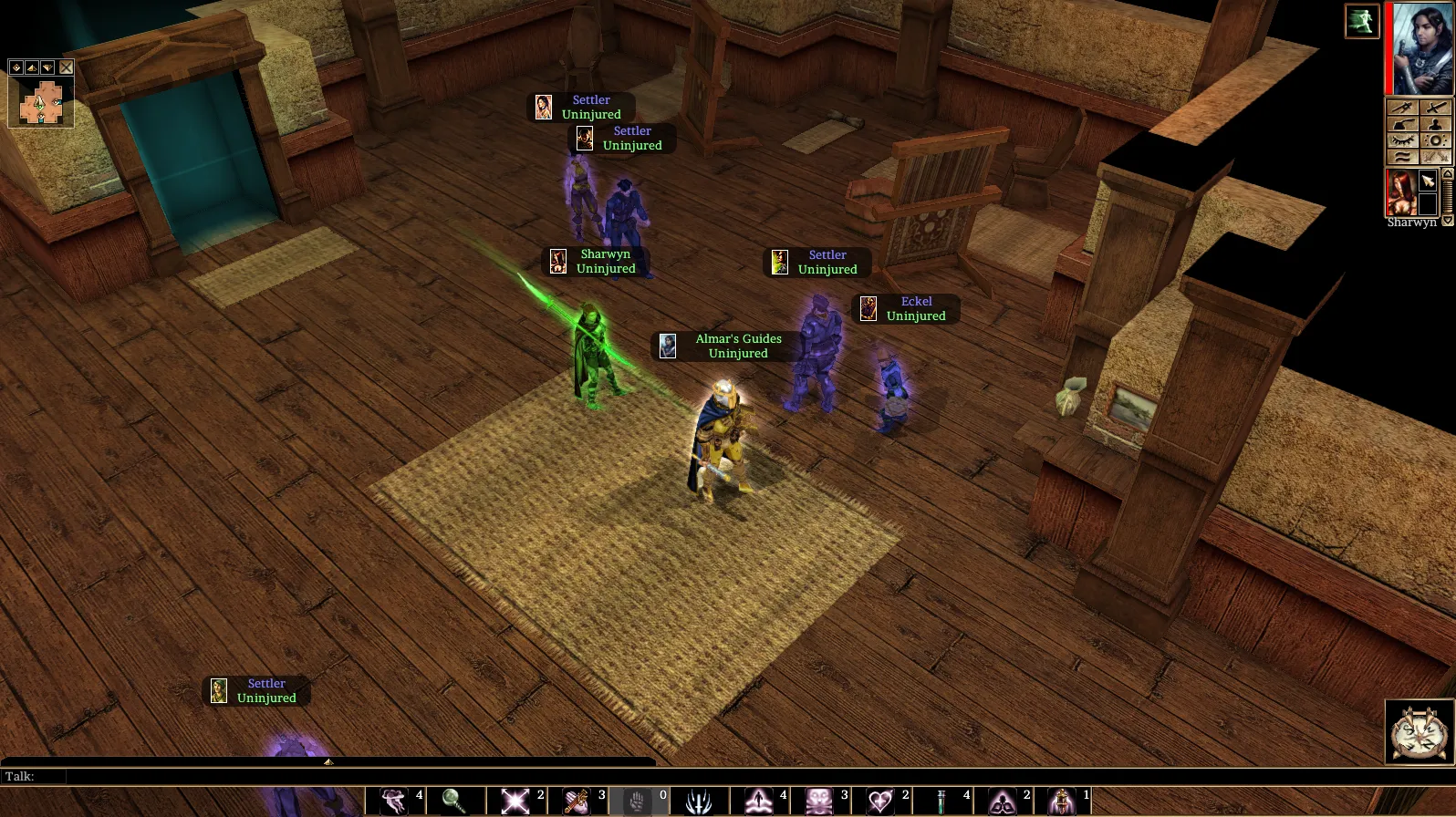Image resolution: width=1456 pixels, height=817 pixels.
Task: Toggle the running man mode icon
Action: point(1361,21)
